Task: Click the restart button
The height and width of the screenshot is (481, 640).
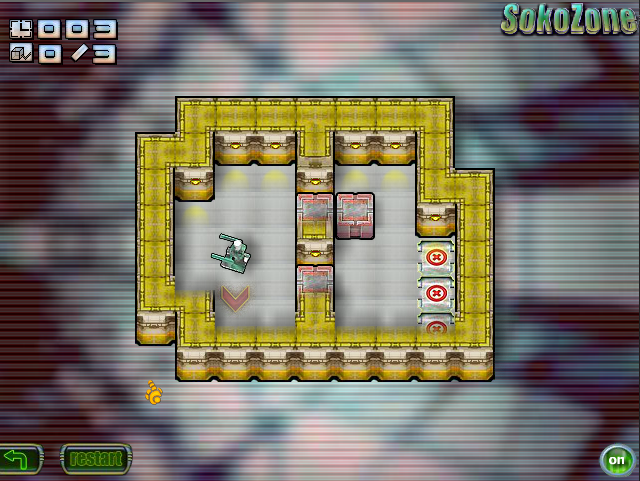Action: click(x=96, y=460)
